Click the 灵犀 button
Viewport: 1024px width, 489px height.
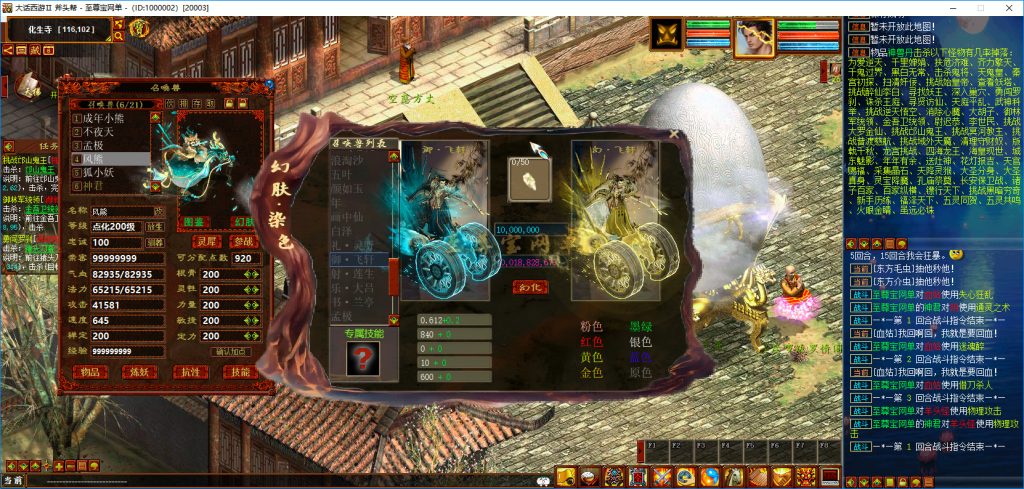click(x=205, y=241)
